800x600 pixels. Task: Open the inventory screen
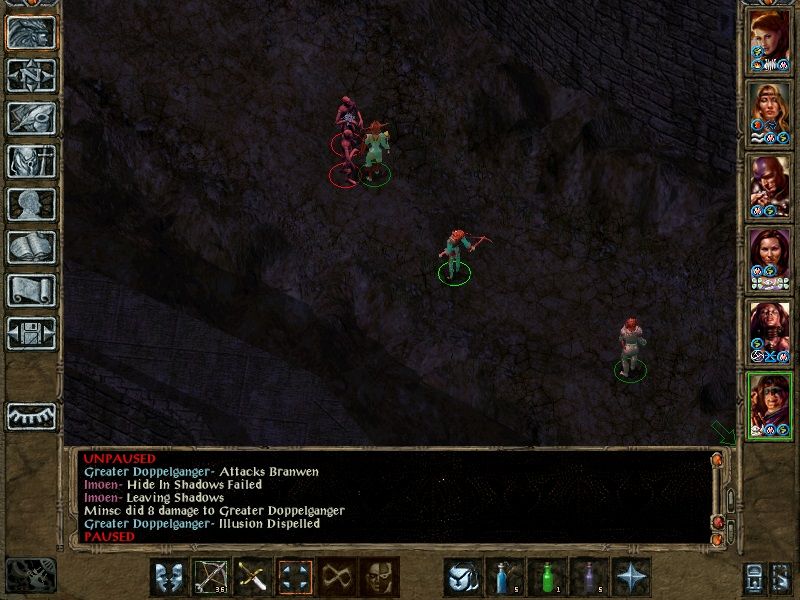pos(31,161)
